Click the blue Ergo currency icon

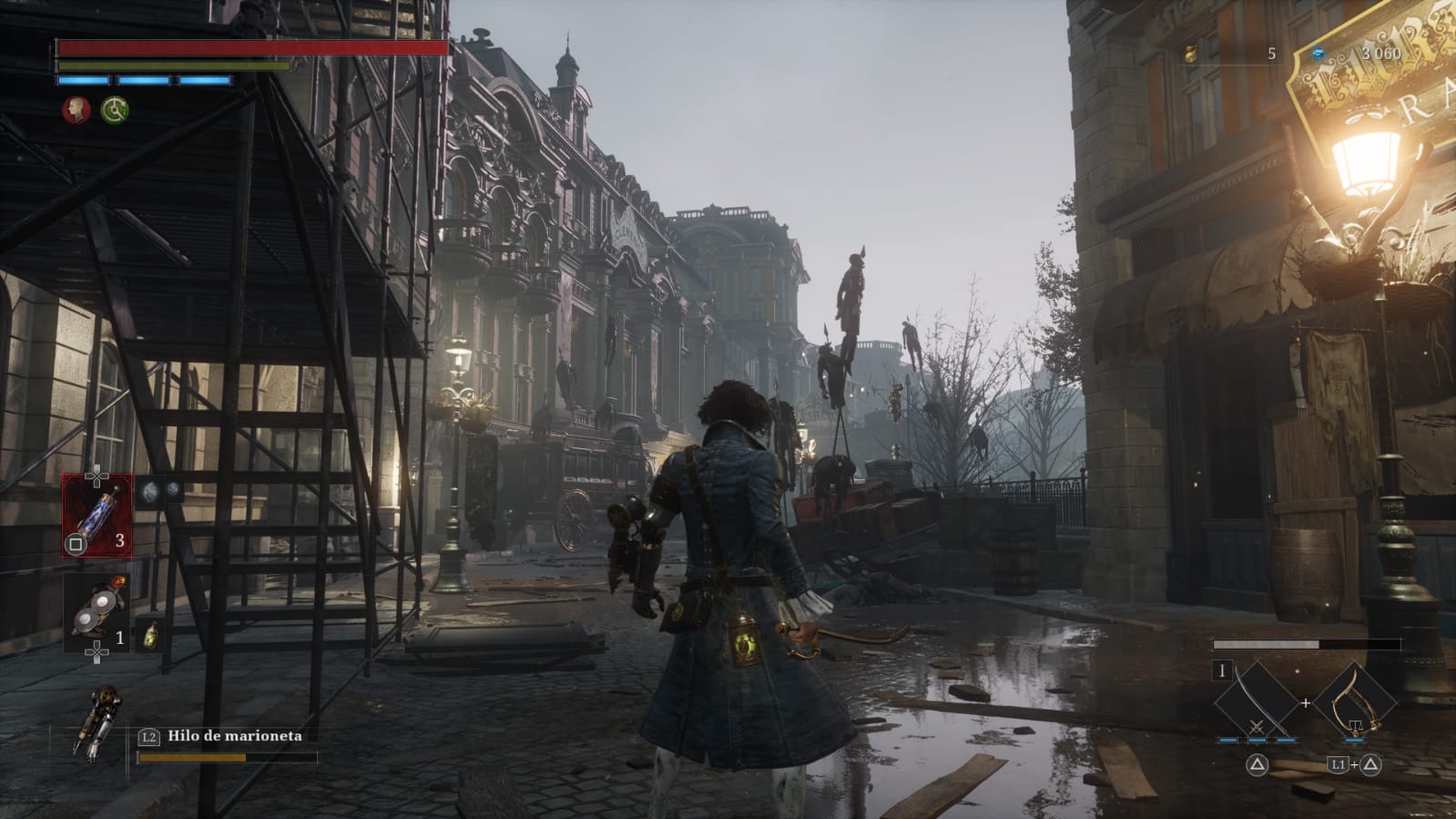(x=1318, y=54)
